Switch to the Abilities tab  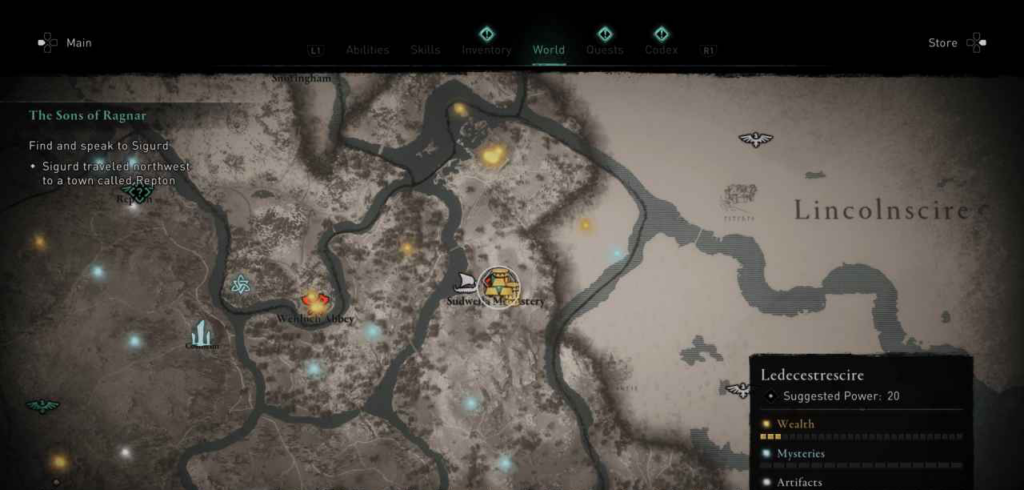367,50
